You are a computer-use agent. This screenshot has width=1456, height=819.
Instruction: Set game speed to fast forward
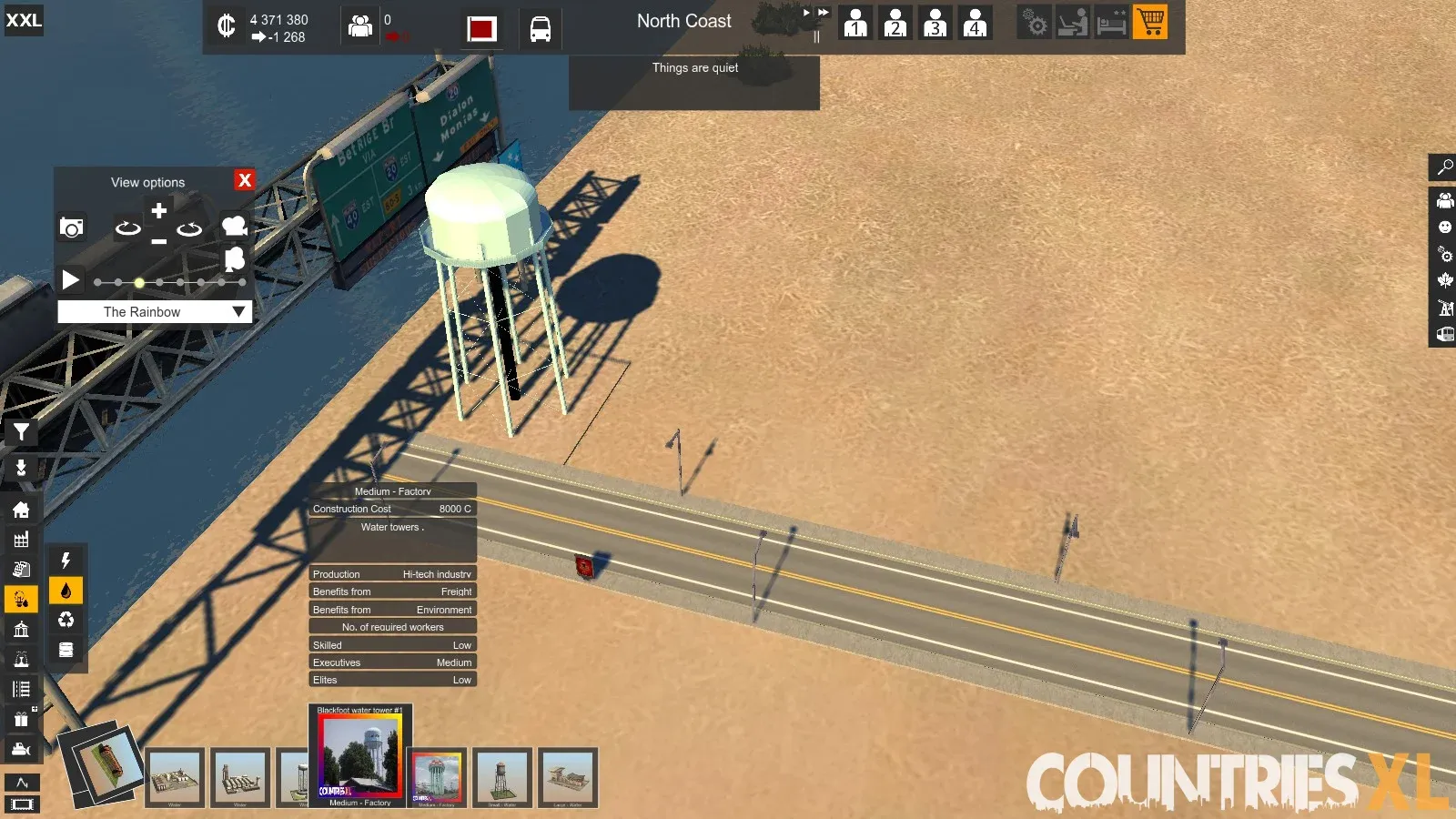[x=823, y=13]
